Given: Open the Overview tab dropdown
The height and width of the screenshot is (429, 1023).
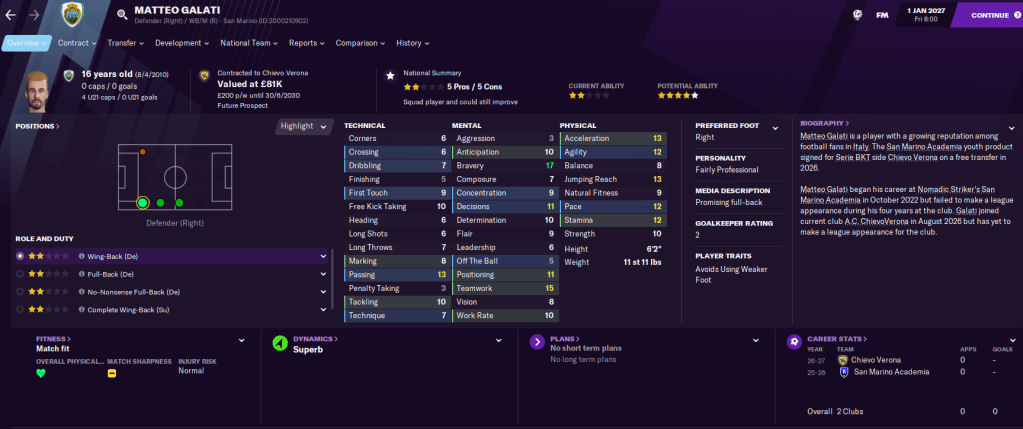Looking at the screenshot, I should tap(26, 43).
